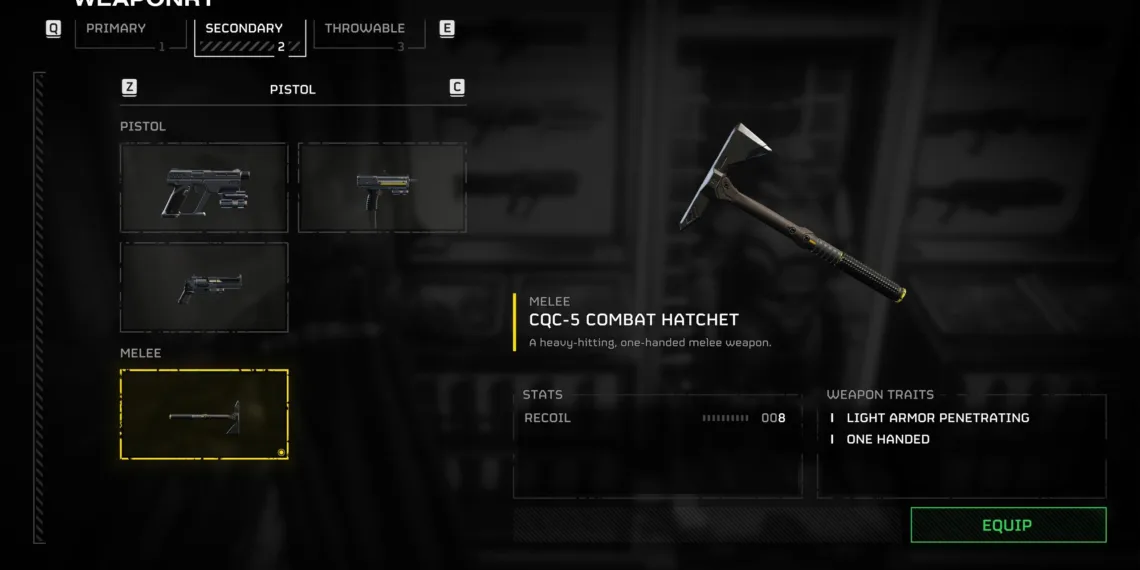Select the large pistol with laser sight
The width and height of the screenshot is (1140, 570).
click(204, 187)
